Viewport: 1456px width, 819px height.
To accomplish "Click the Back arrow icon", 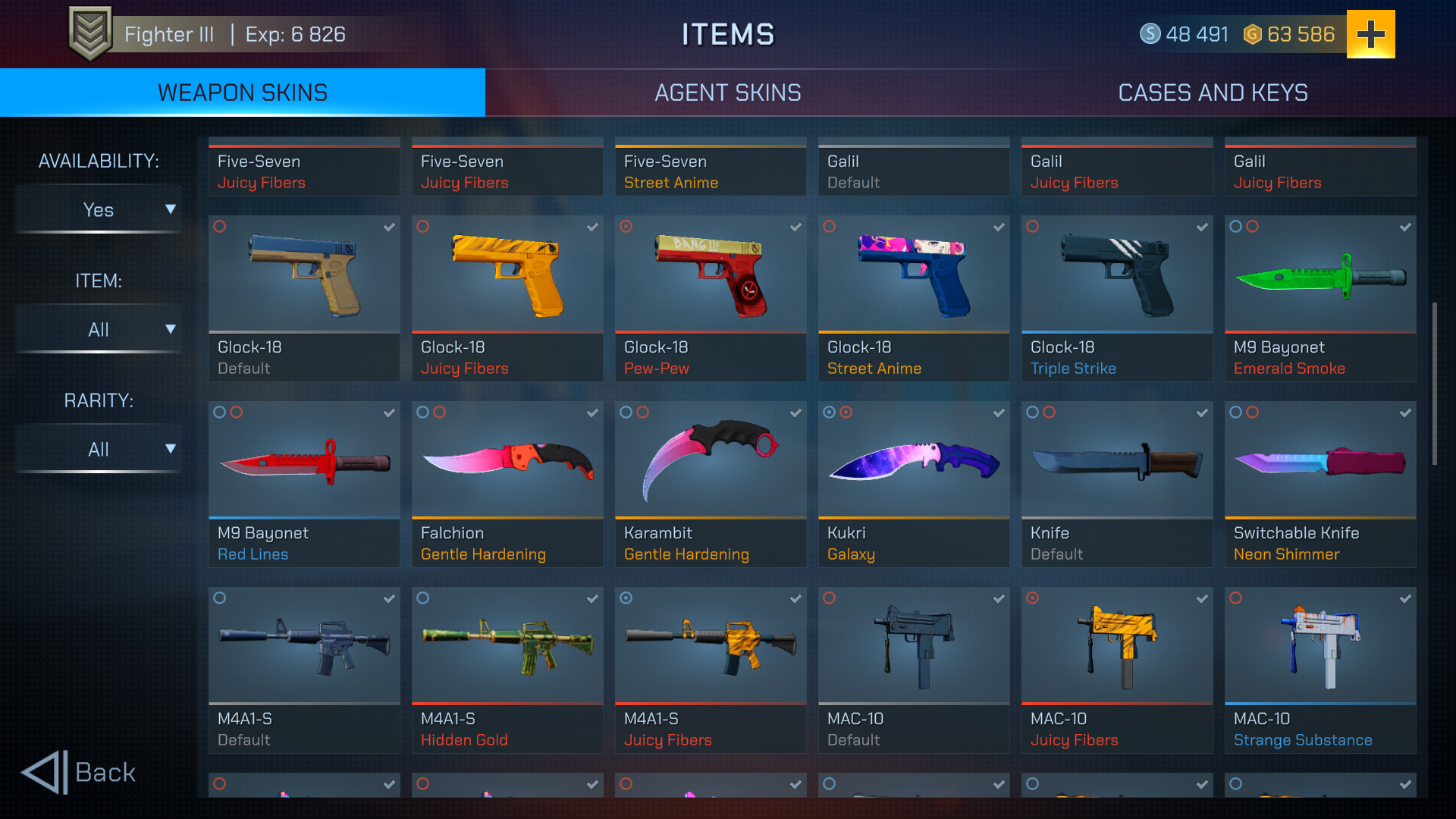I will pos(43,773).
